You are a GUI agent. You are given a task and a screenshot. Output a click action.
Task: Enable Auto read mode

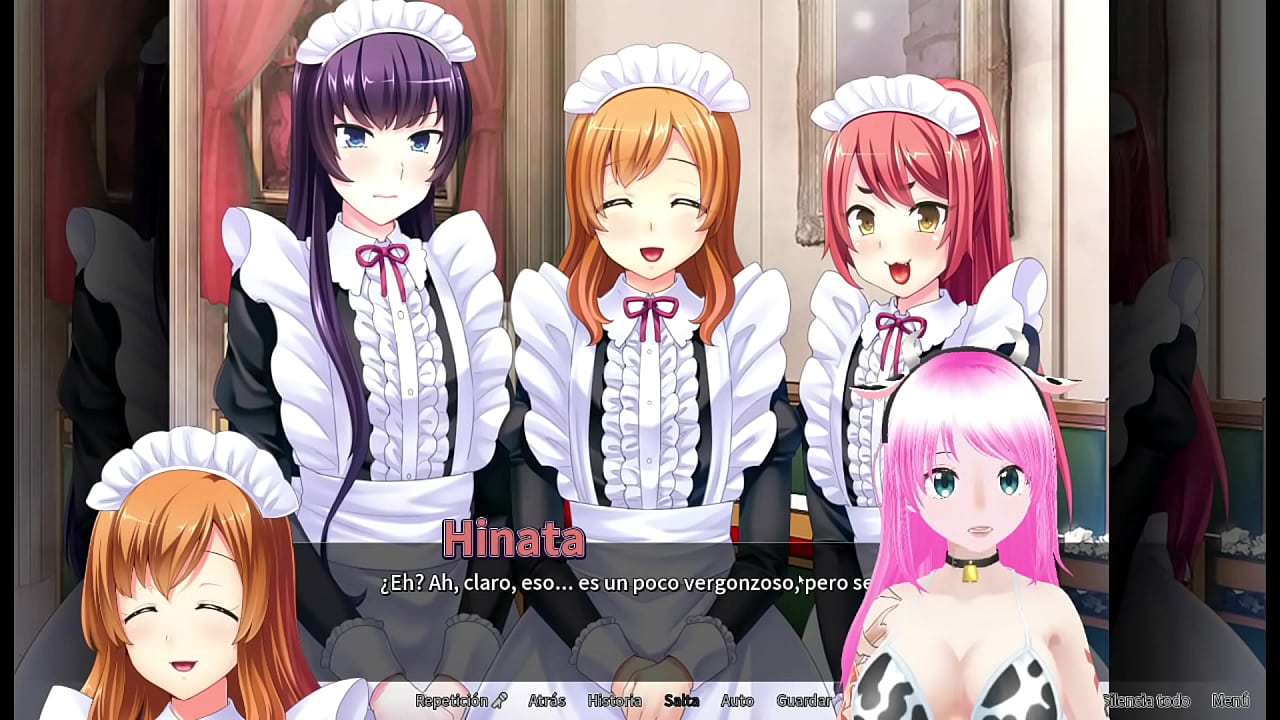(737, 701)
